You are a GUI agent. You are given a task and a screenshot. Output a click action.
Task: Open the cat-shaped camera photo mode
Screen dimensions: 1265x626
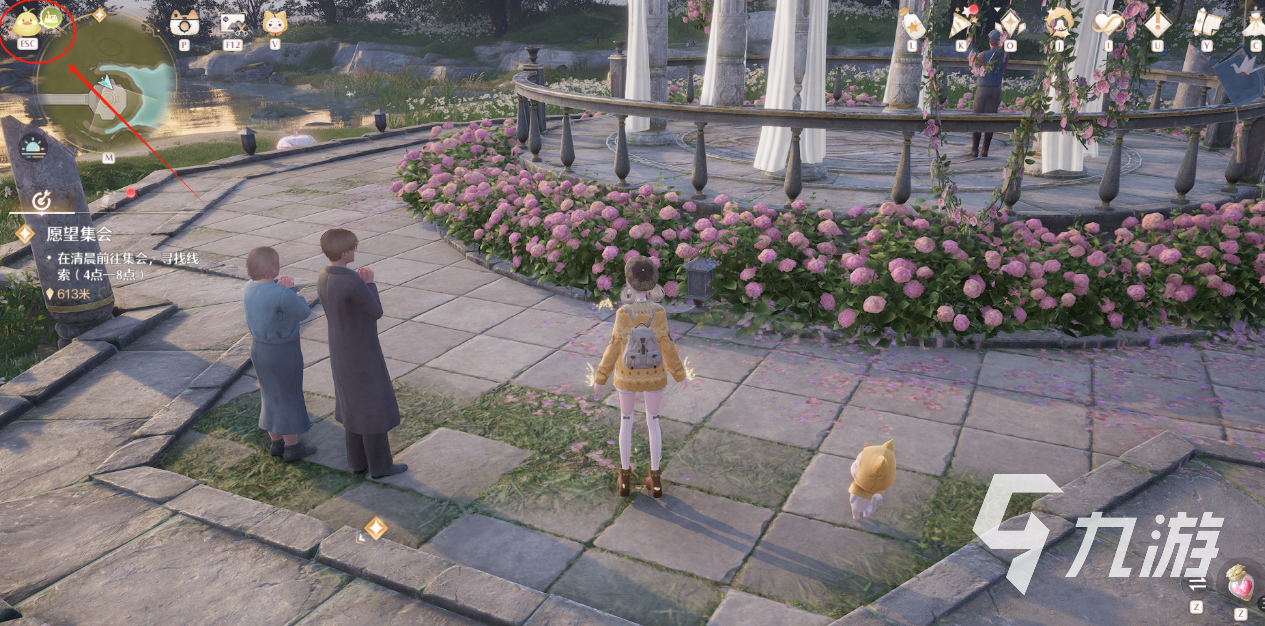tap(184, 23)
